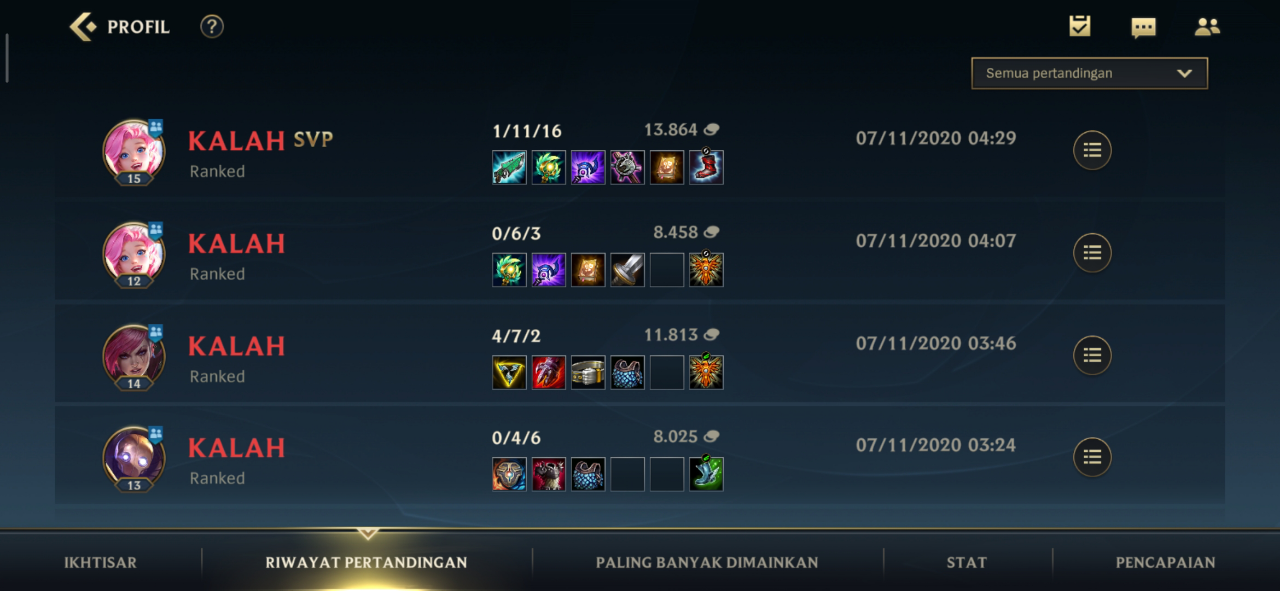The height and width of the screenshot is (591, 1280).
Task: Go back from the Profil screen
Action: [83, 27]
